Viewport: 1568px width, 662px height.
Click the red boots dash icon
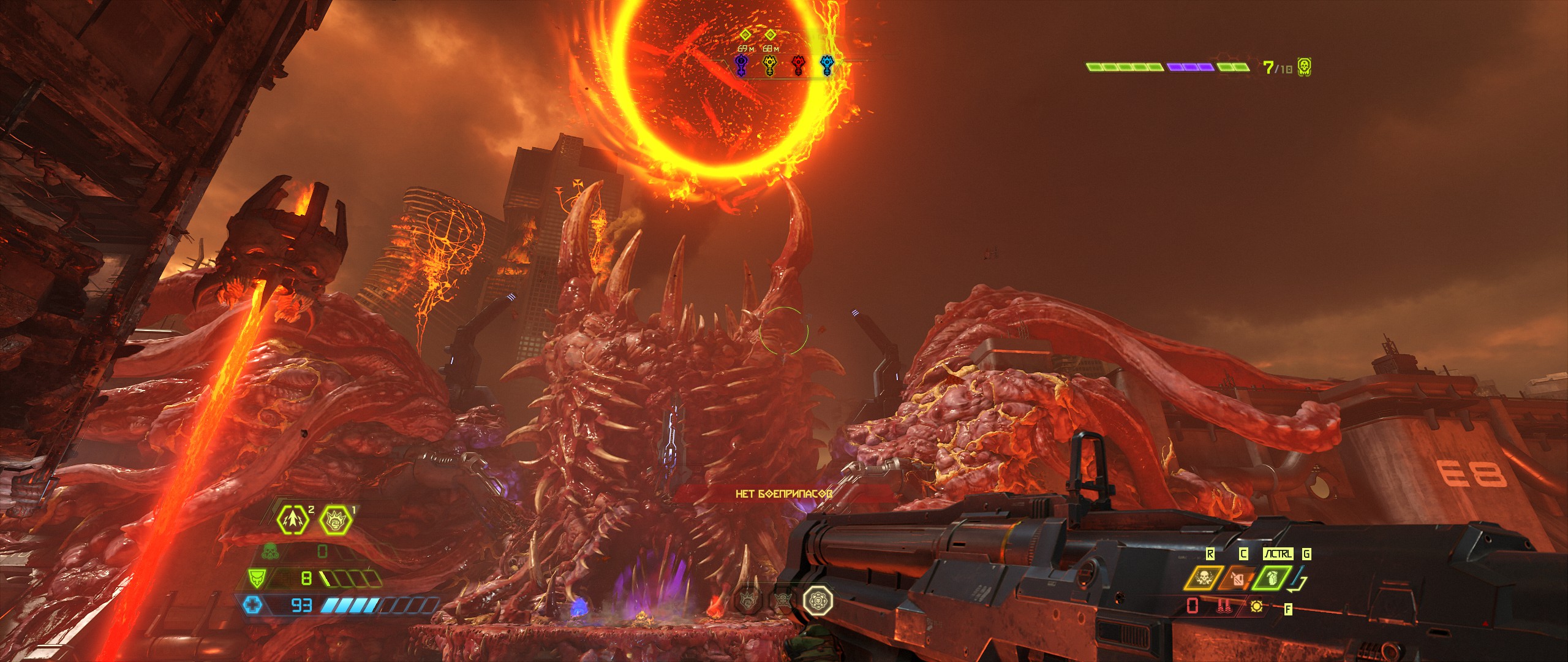1224,607
